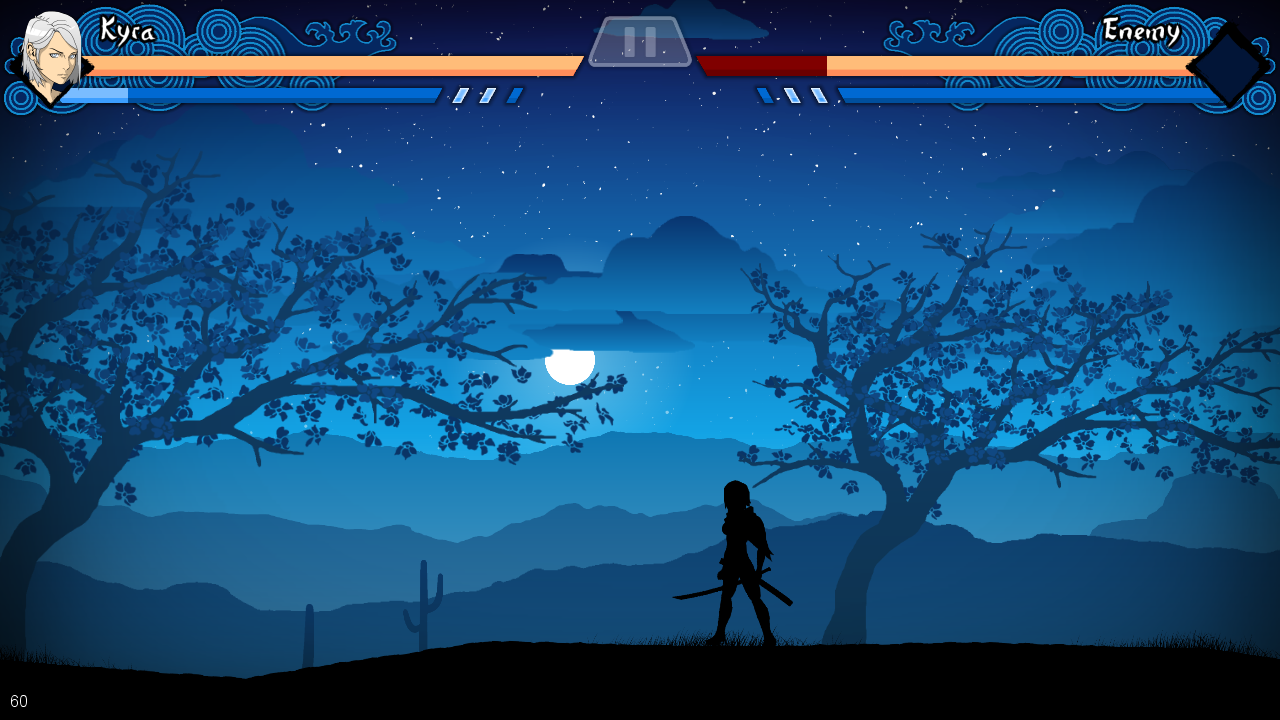This screenshot has width=1280, height=720.
Task: Tap the first energy pip near Kyra's bar
Action: click(x=459, y=96)
